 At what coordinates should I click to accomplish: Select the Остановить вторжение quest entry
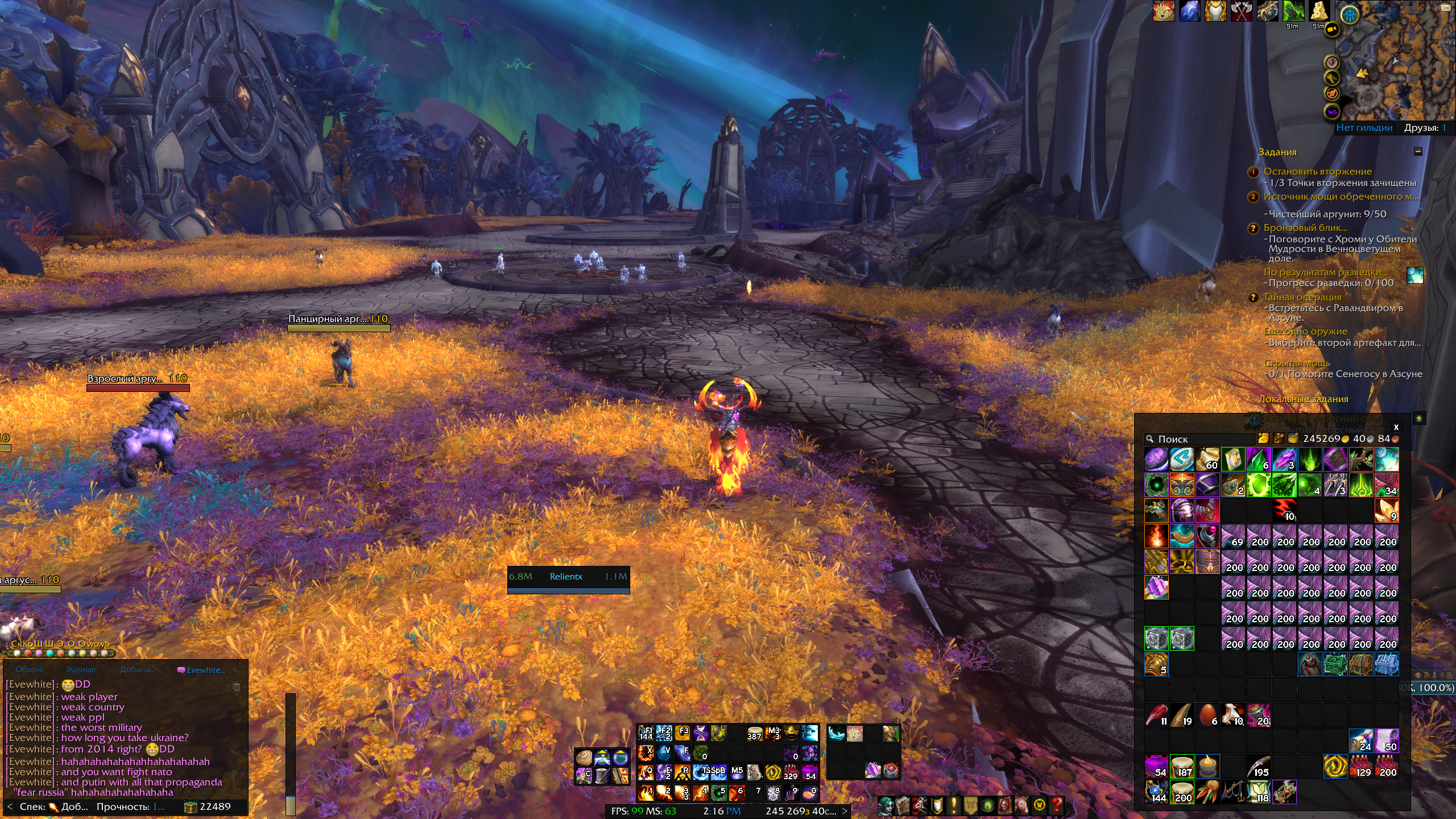1317,172
